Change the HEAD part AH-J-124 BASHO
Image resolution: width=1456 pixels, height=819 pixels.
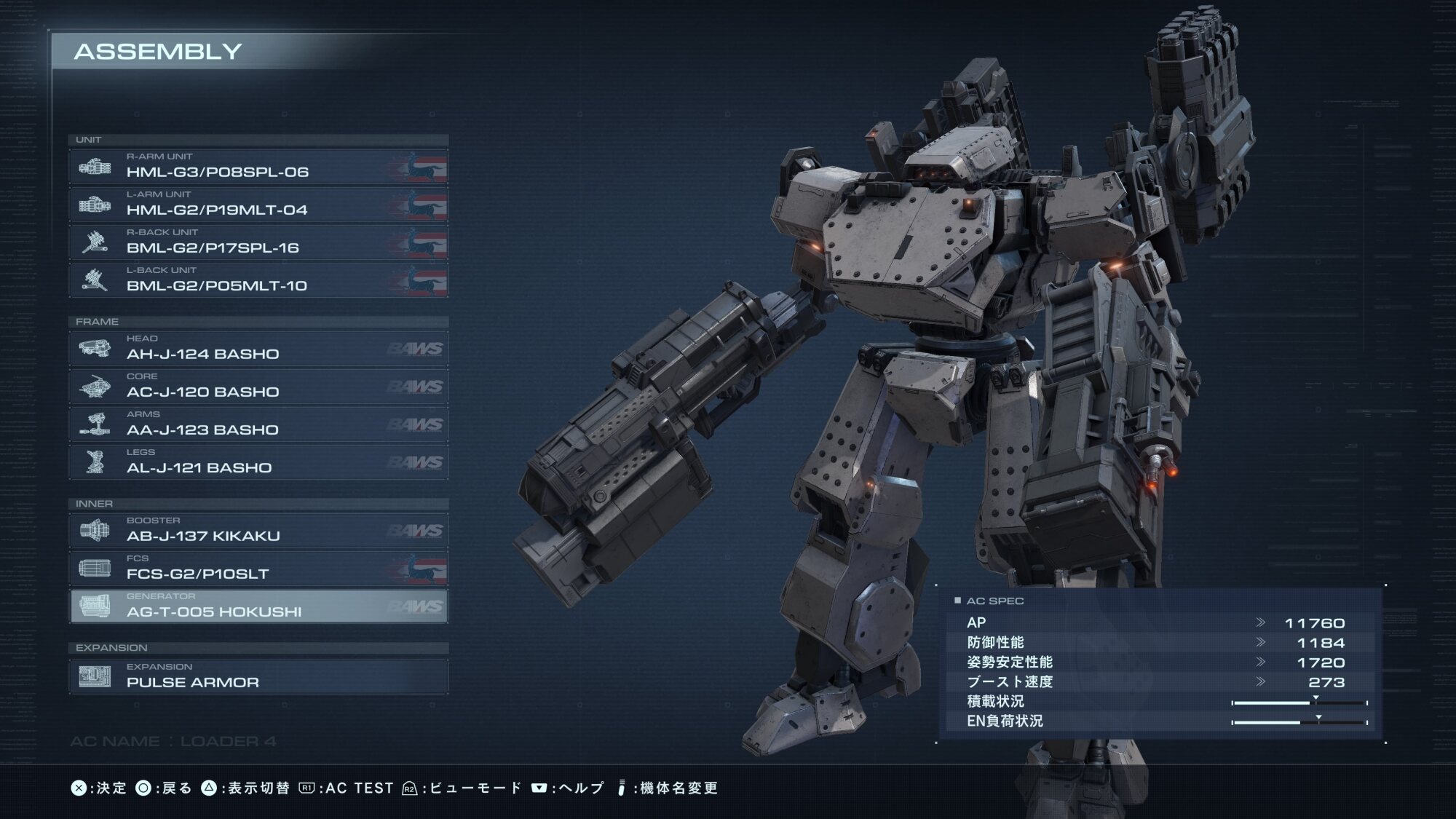click(x=258, y=348)
